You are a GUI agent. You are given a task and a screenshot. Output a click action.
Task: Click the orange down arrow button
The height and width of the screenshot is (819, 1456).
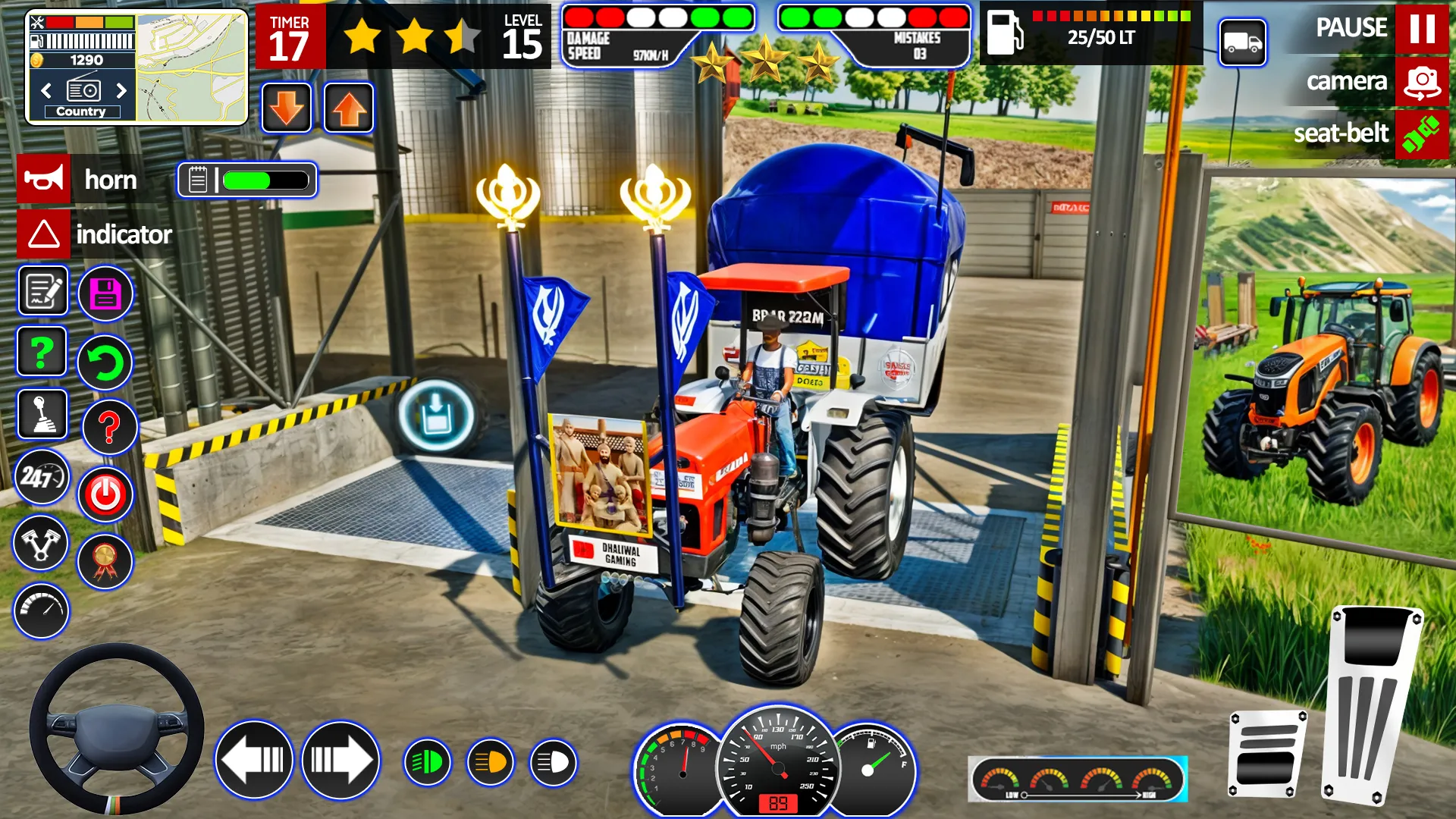(x=287, y=108)
